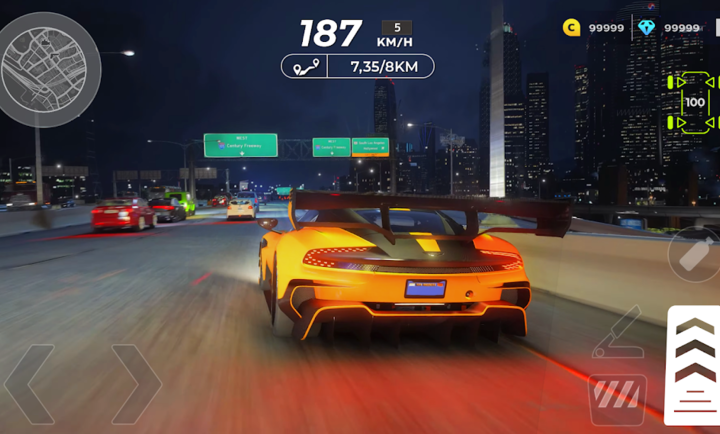Screen dimensions: 720x434
Task: Tap the gas pedal with chevrons
Action: 693,364
